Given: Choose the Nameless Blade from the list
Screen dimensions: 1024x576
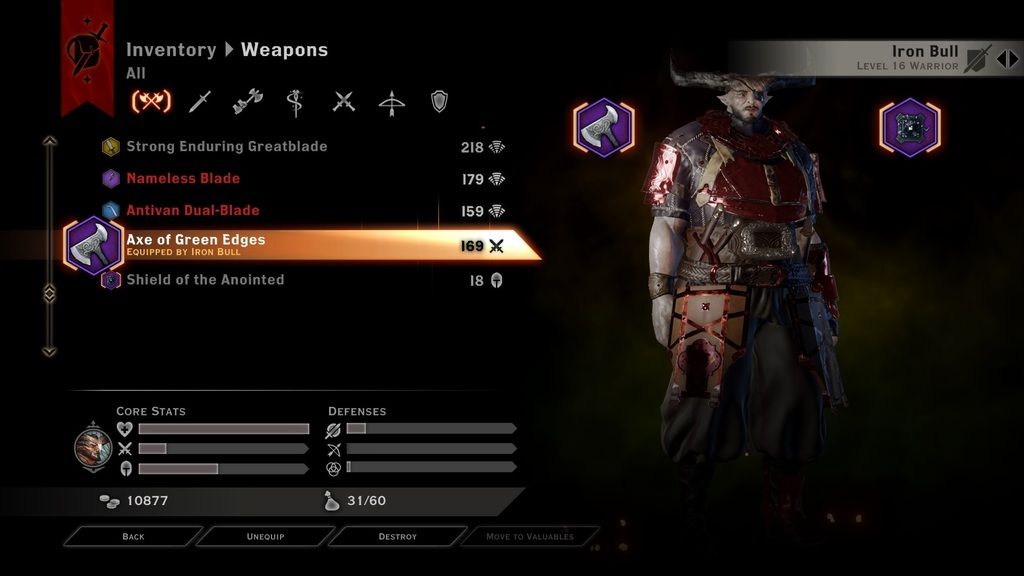Looking at the screenshot, I should [183, 179].
